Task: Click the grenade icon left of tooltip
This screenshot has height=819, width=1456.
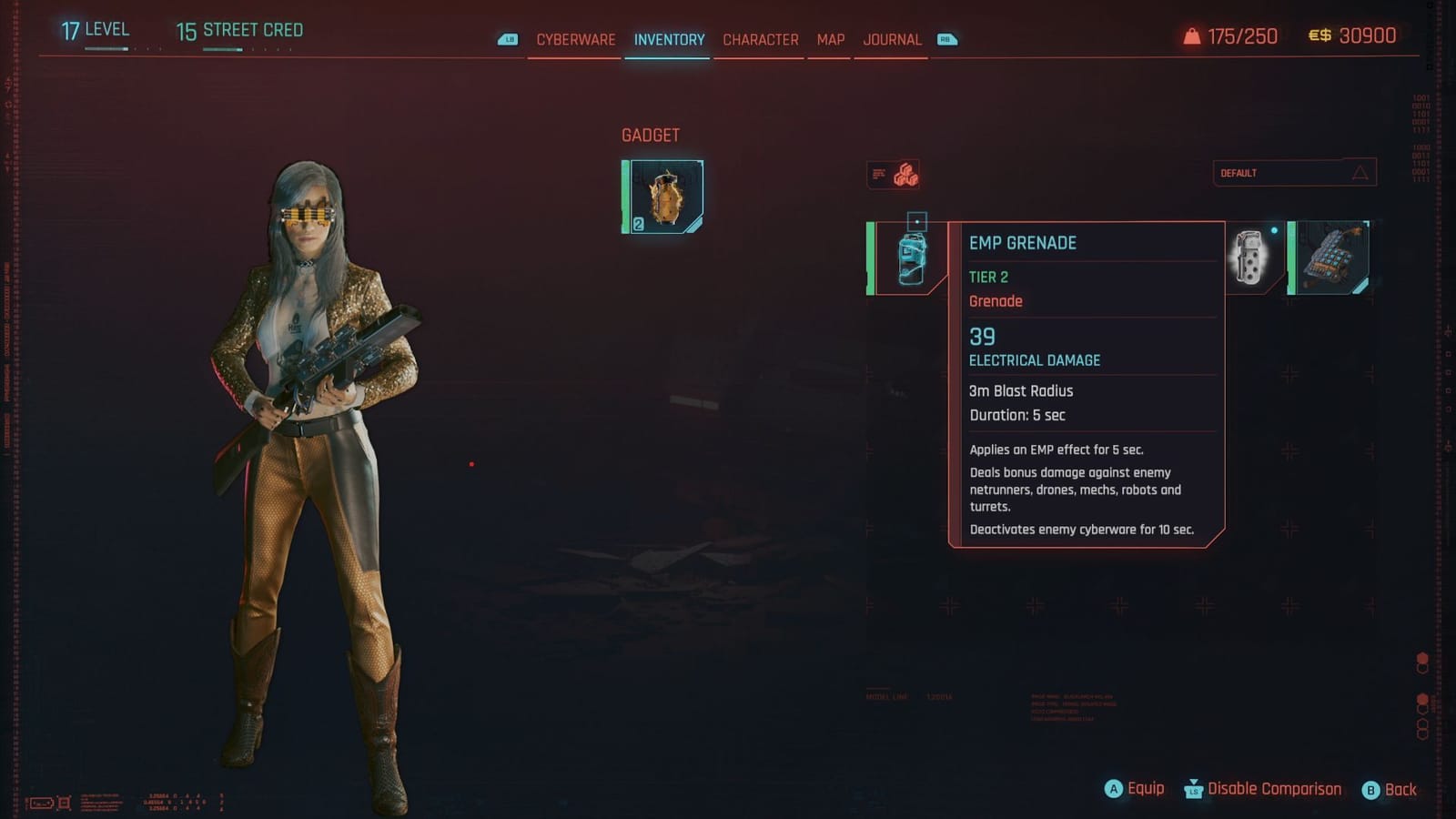Action: tap(908, 259)
